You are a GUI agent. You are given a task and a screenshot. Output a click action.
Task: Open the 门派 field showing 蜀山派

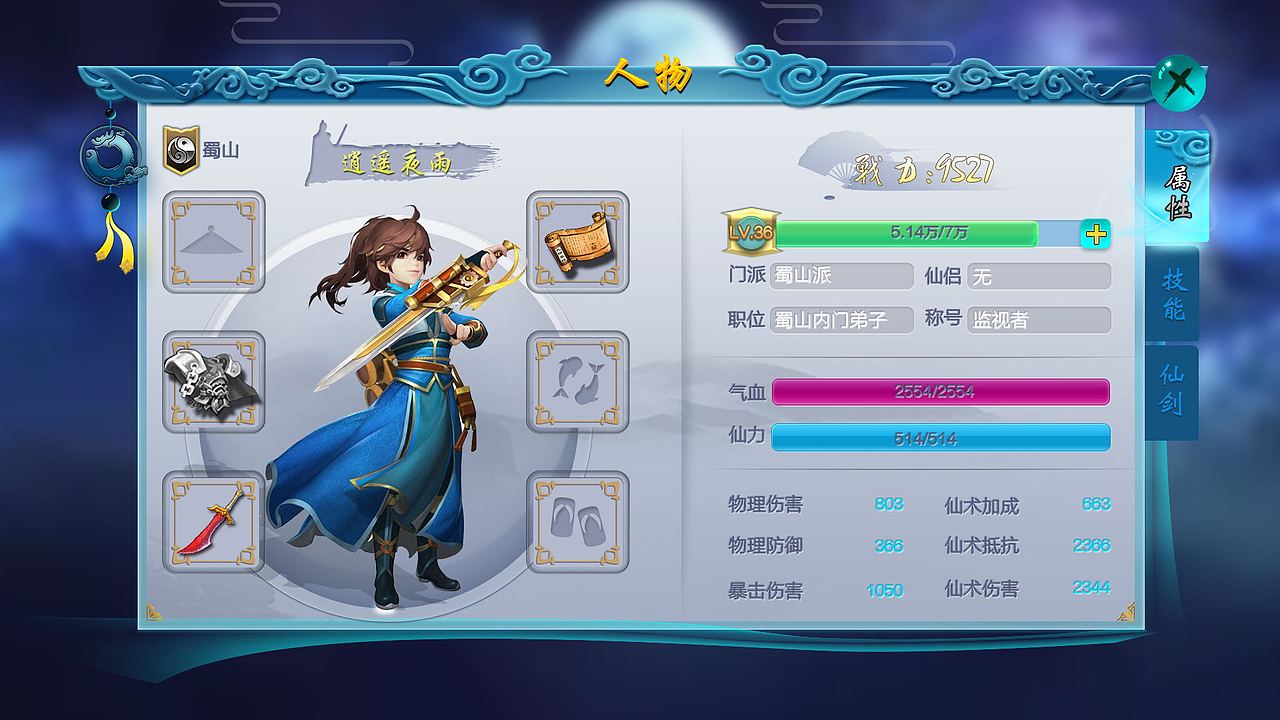pos(843,276)
